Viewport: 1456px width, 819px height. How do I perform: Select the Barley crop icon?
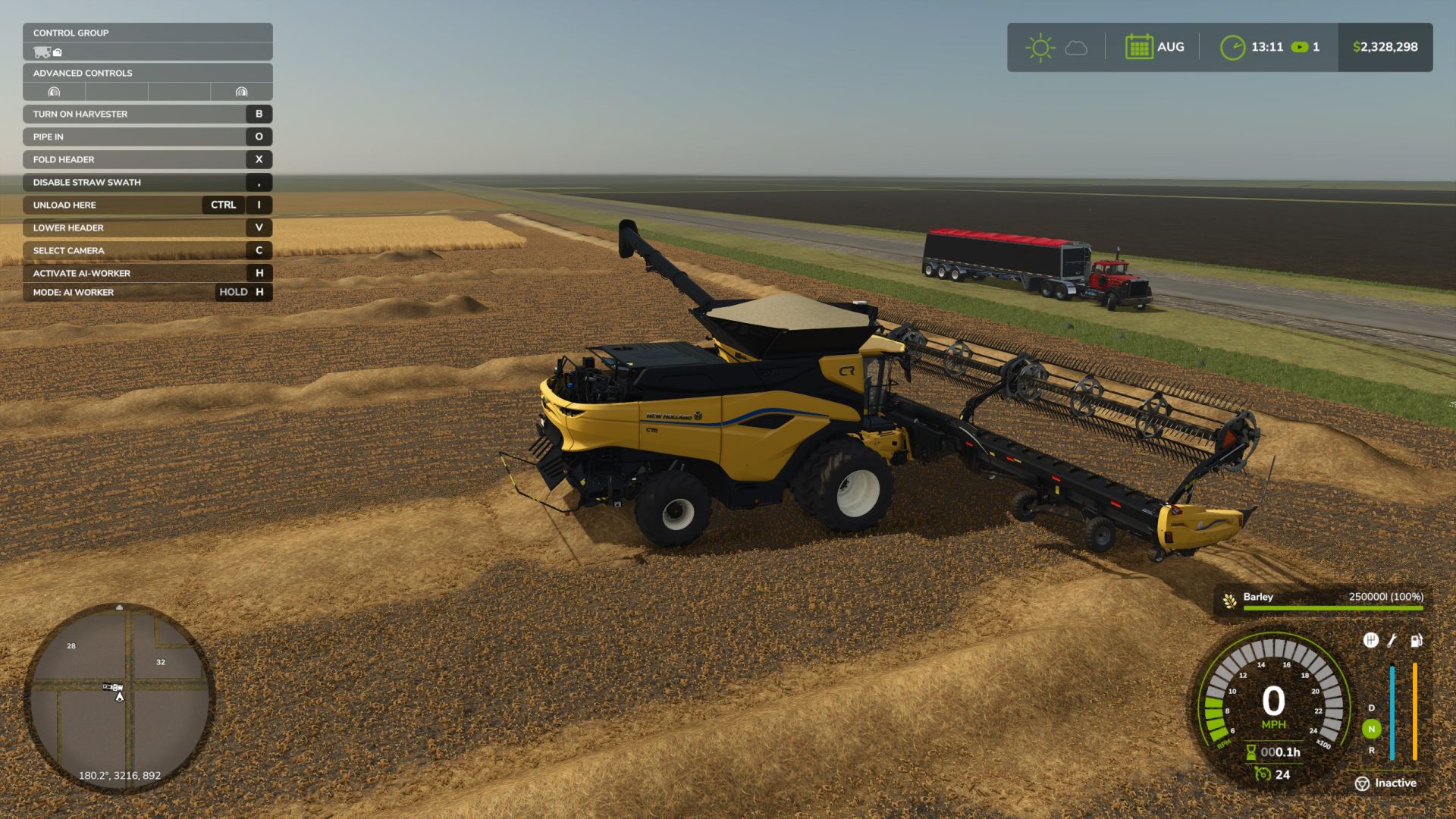point(1229,601)
